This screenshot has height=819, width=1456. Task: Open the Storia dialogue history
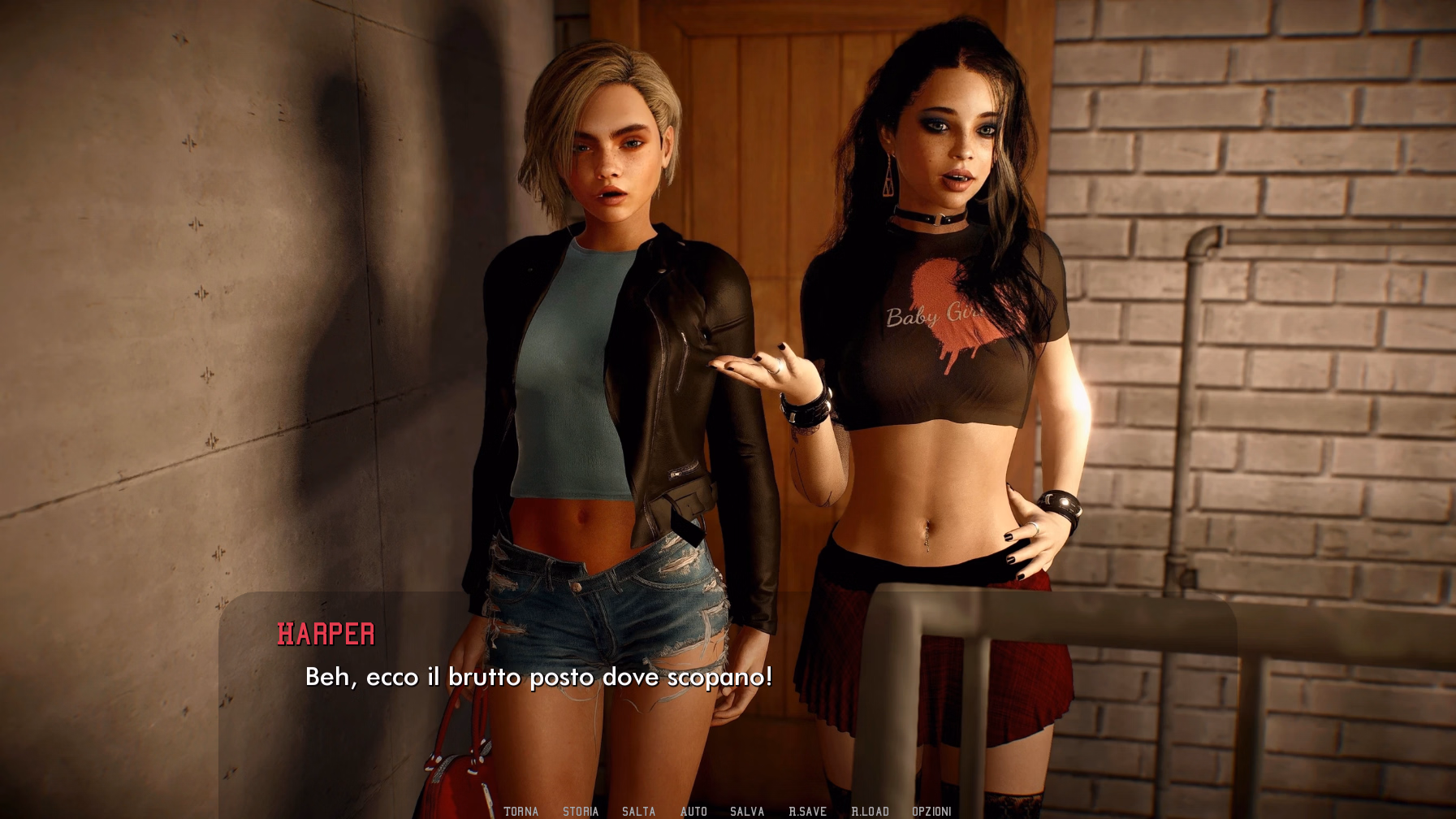(x=581, y=811)
